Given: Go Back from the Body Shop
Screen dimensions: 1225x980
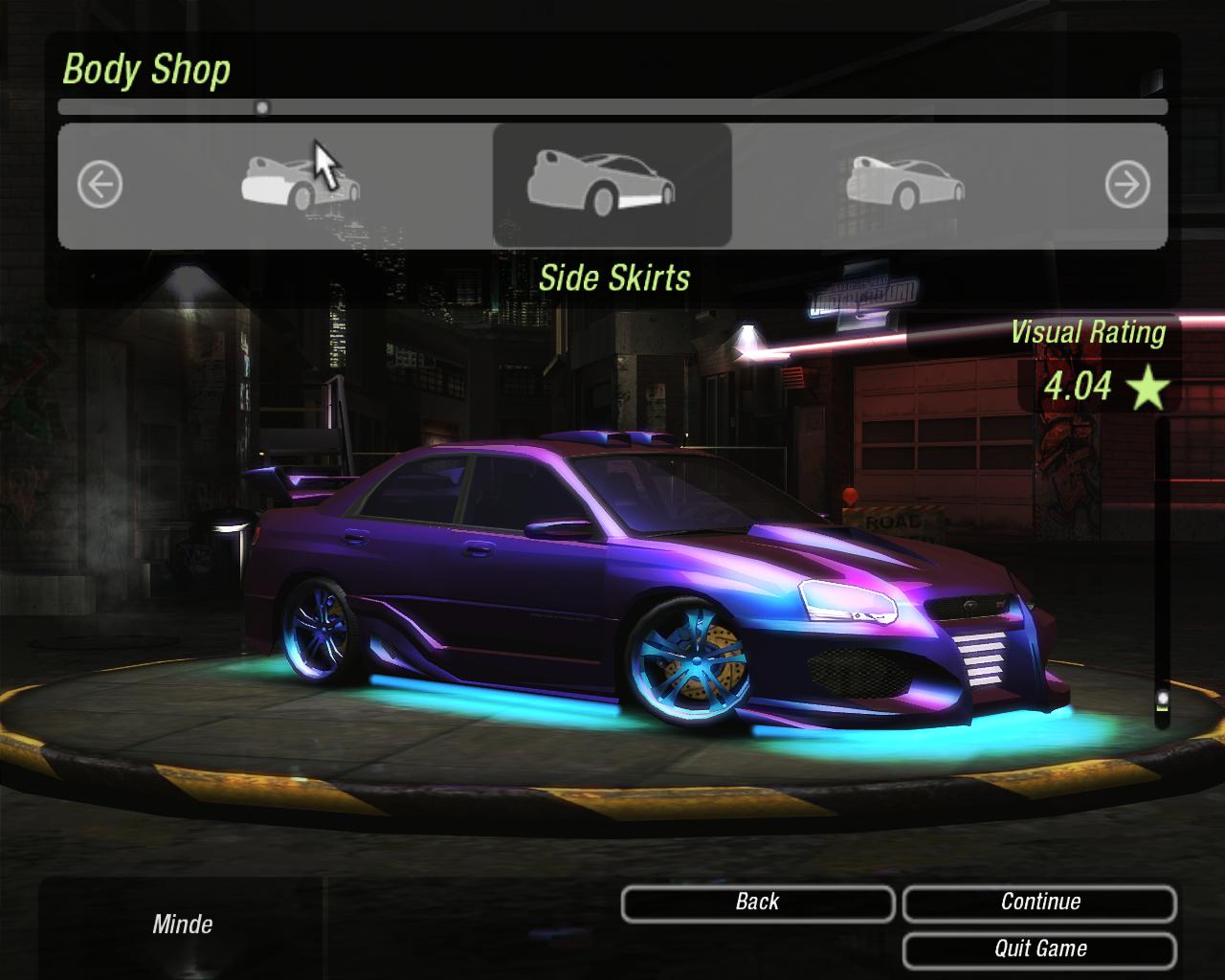Looking at the screenshot, I should tap(757, 902).
